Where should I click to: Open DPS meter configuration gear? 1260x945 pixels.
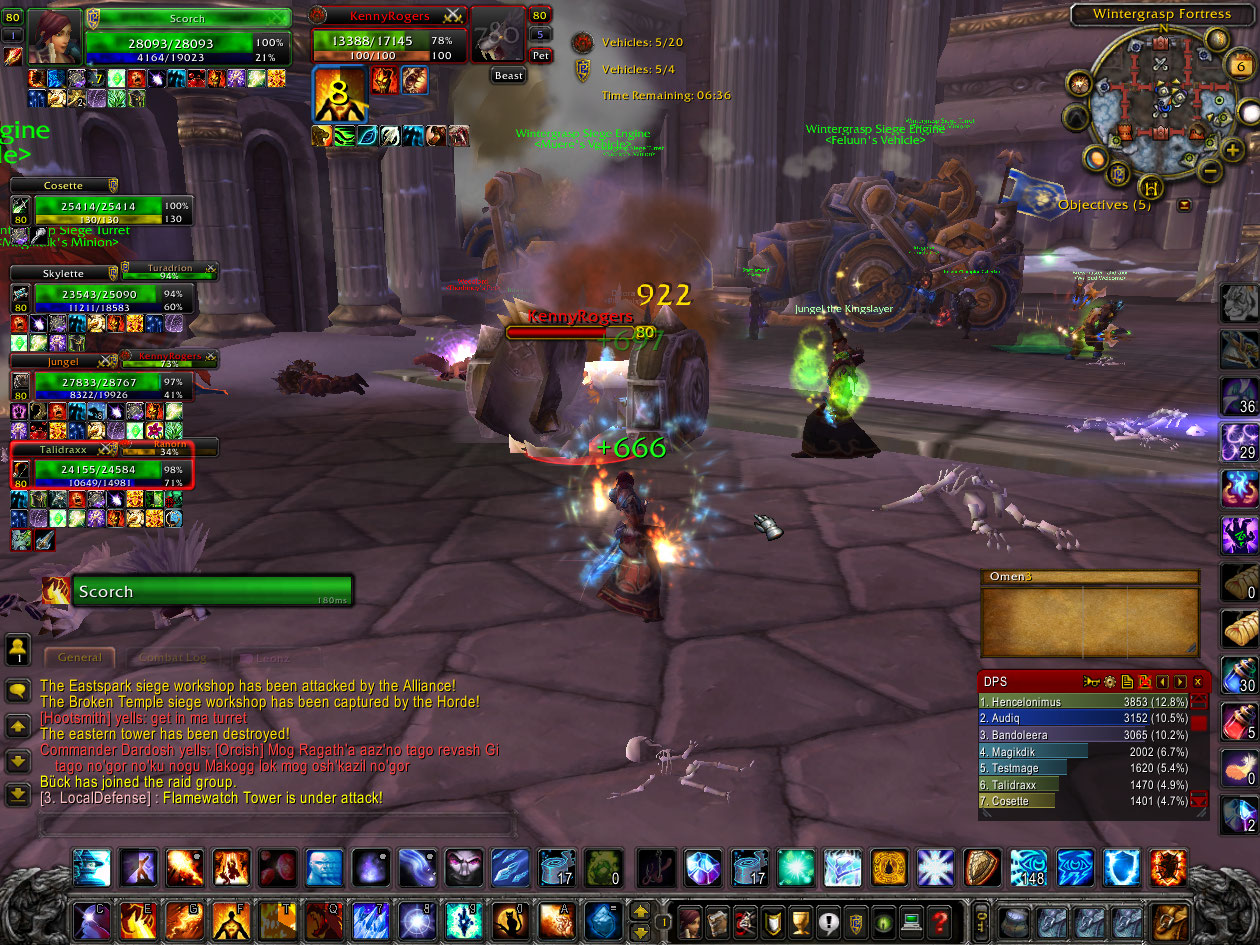click(1109, 682)
